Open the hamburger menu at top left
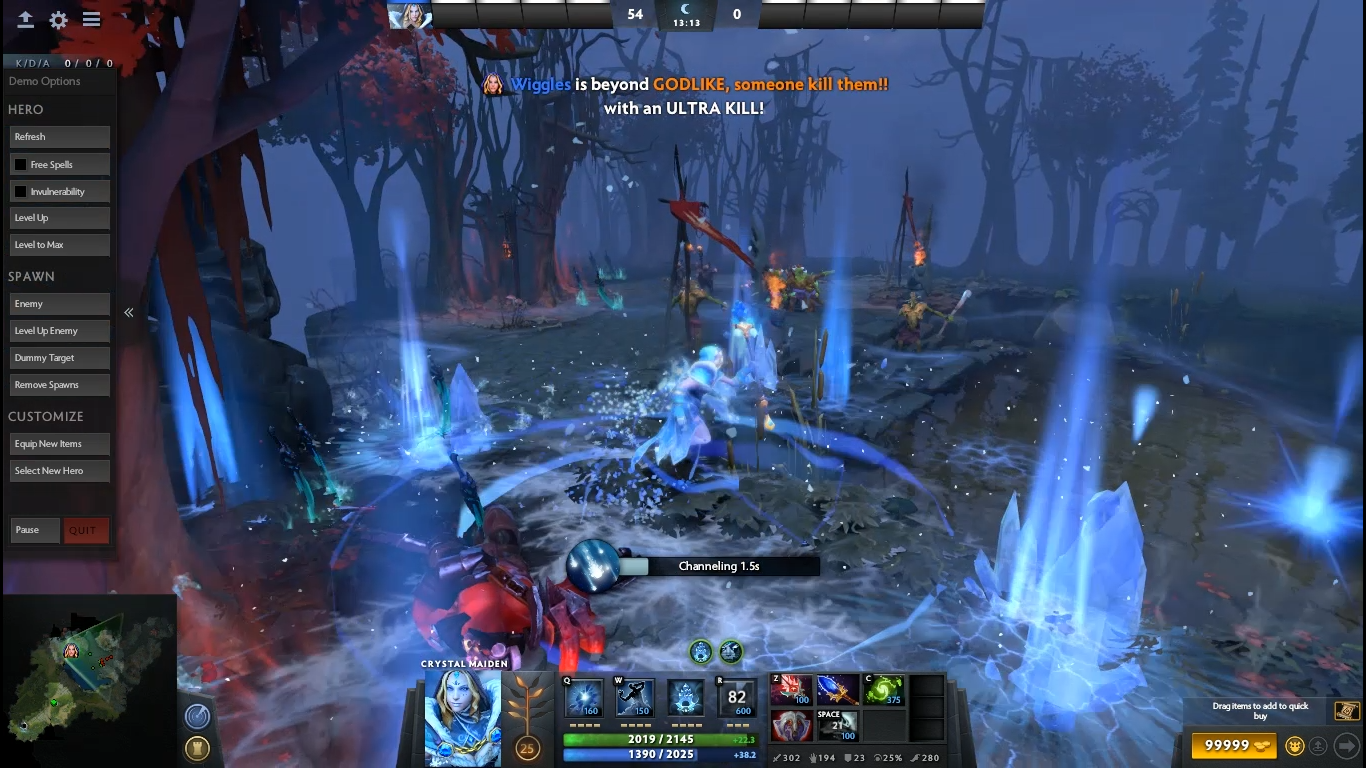 coord(92,20)
